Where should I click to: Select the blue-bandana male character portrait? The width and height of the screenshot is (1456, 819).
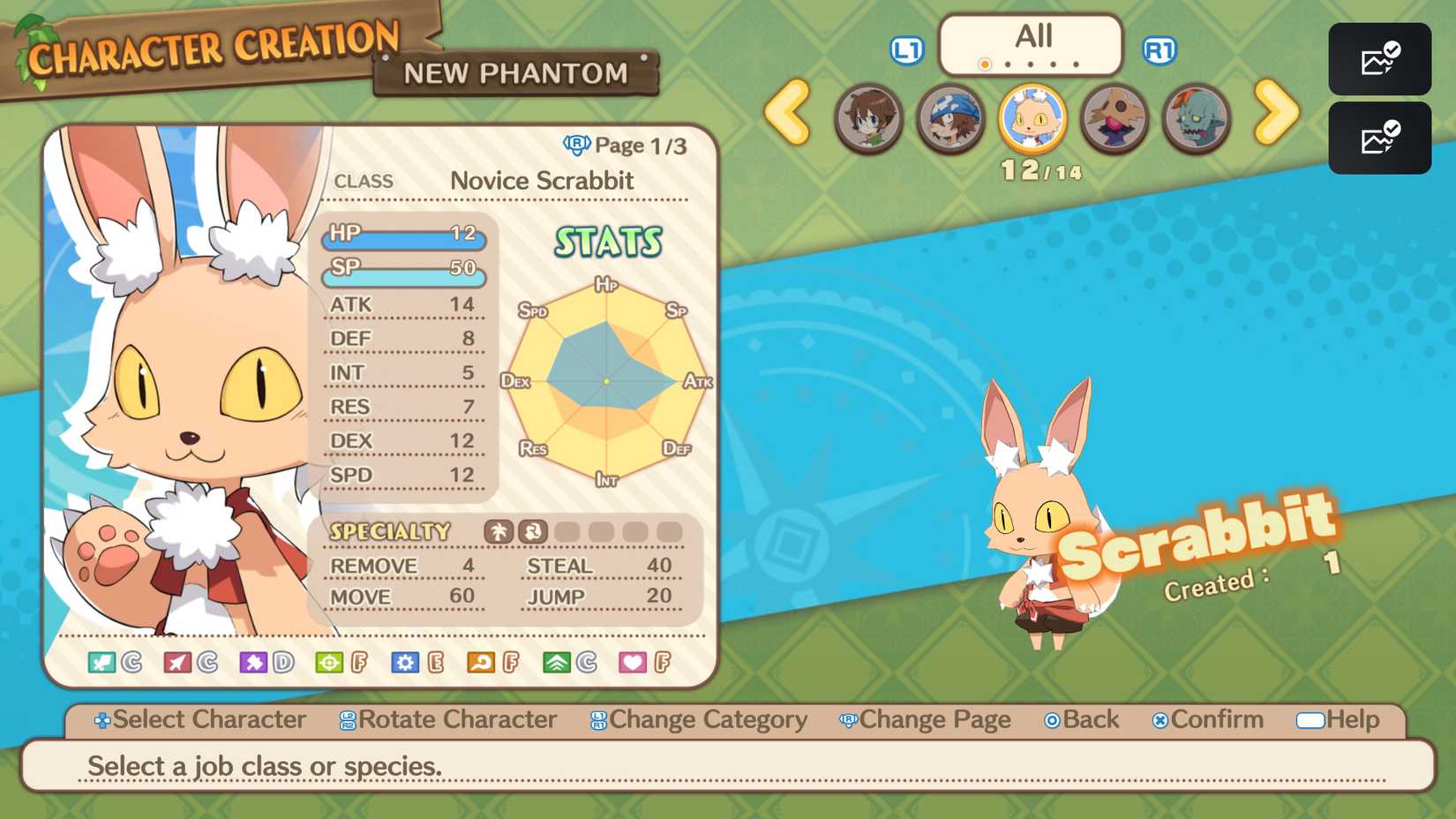[x=950, y=119]
